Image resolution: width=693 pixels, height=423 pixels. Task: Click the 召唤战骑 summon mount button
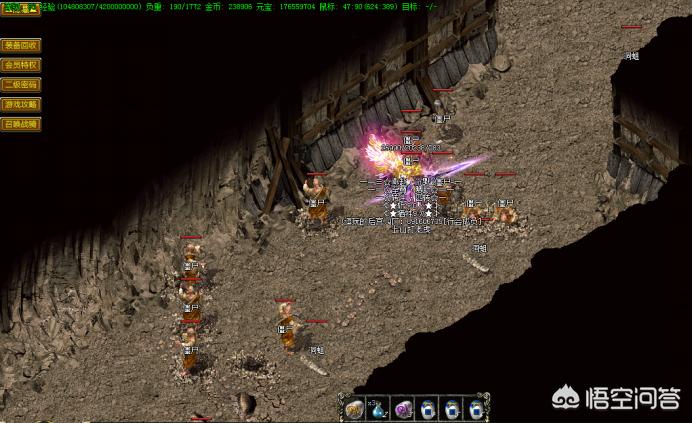(x=21, y=124)
